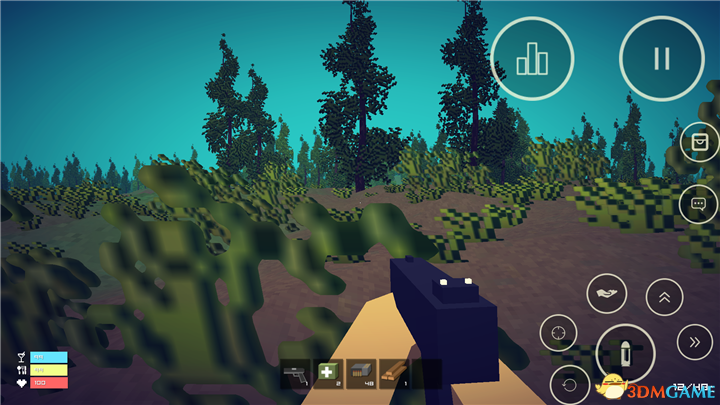This screenshot has width=720, height=405.
Task: Tap the double up-arrow jump button
Action: click(x=662, y=295)
